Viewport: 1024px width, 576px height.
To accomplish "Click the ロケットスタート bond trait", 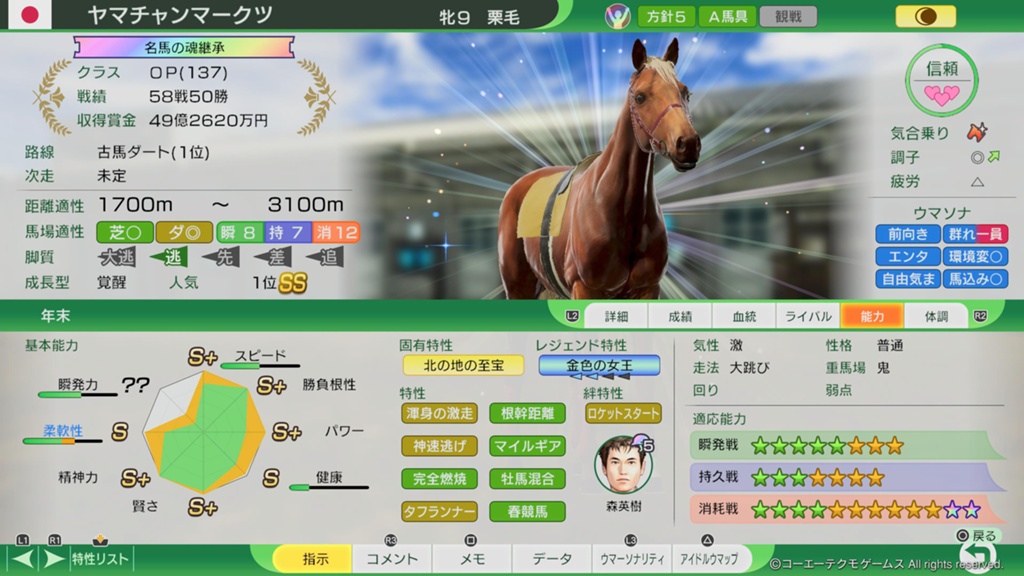I will 623,413.
